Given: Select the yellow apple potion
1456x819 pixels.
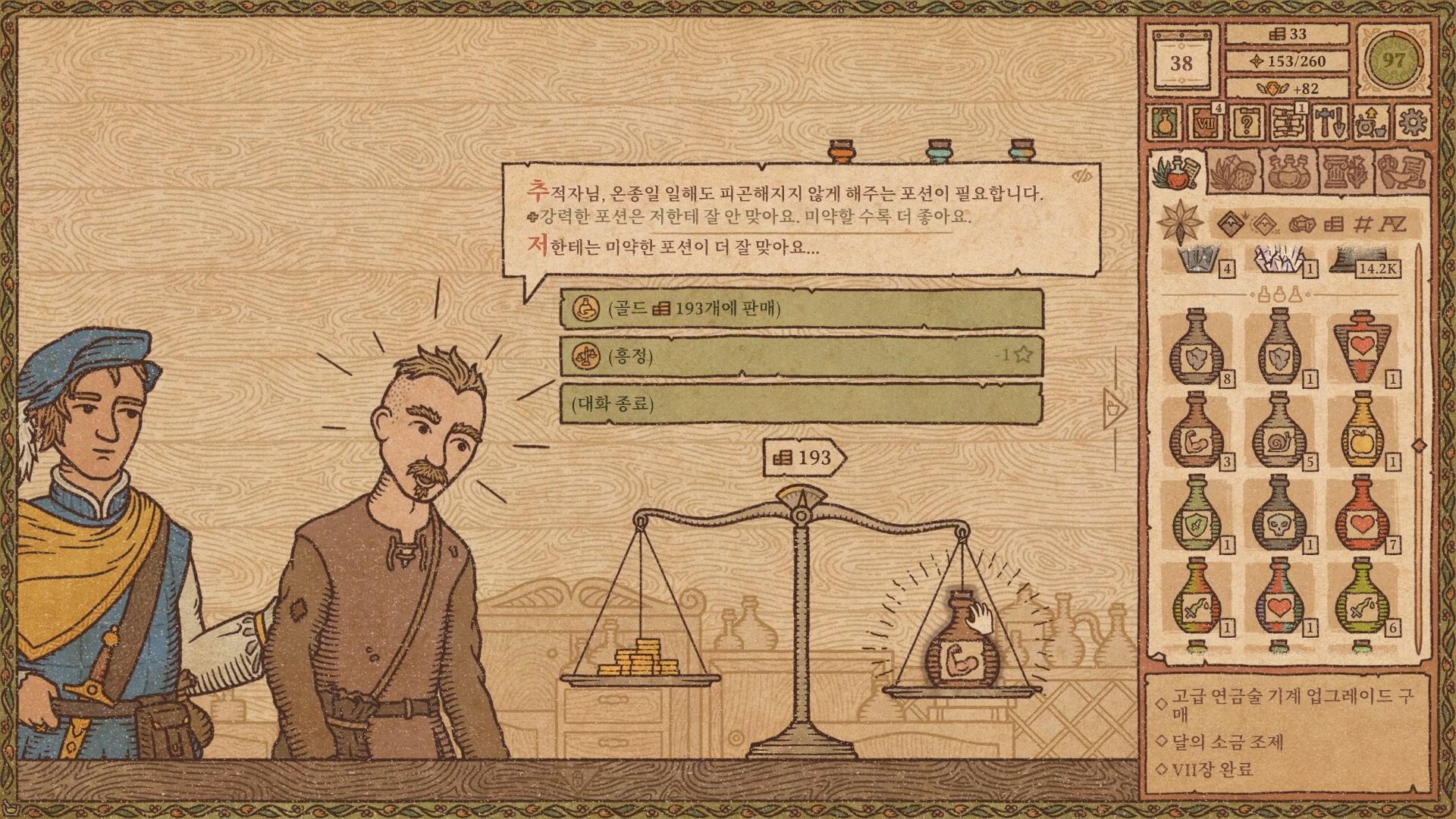Looking at the screenshot, I should pos(1362,431).
